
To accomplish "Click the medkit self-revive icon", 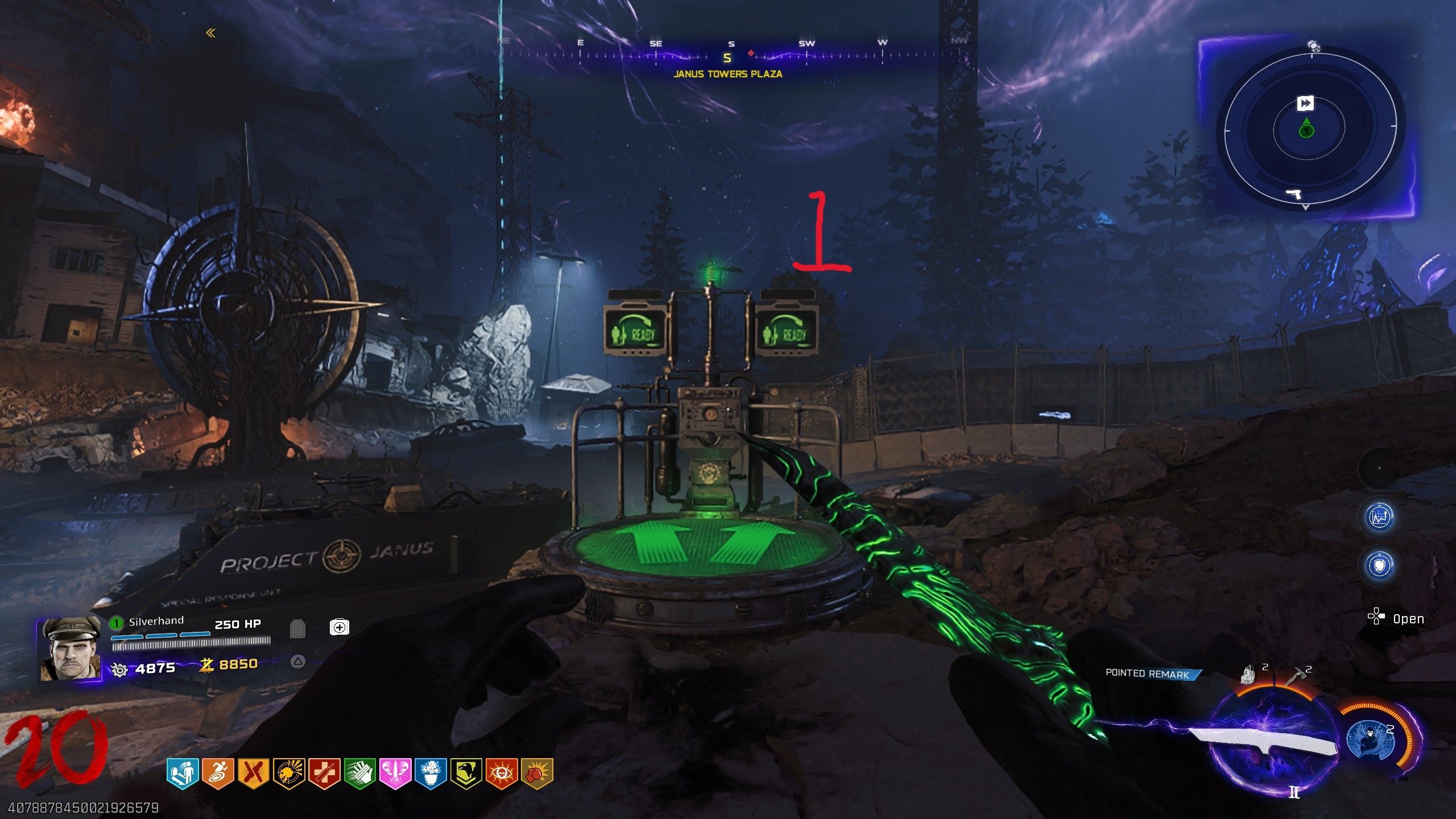I will point(339,627).
